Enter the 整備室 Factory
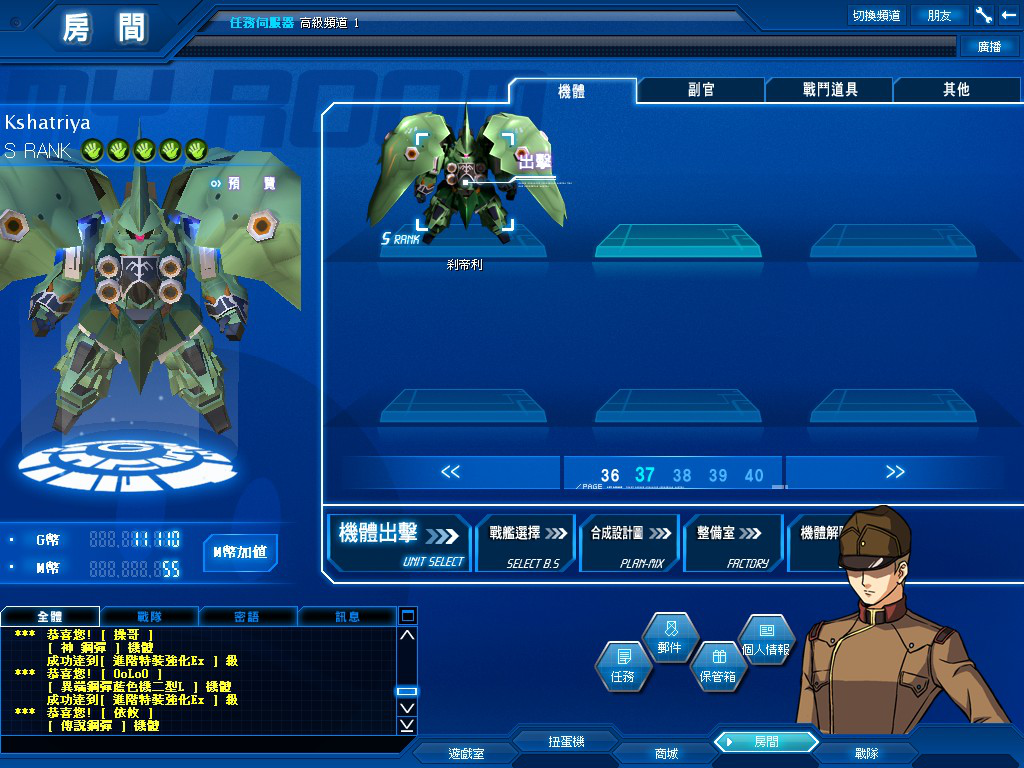The width and height of the screenshot is (1024, 768). click(733, 543)
